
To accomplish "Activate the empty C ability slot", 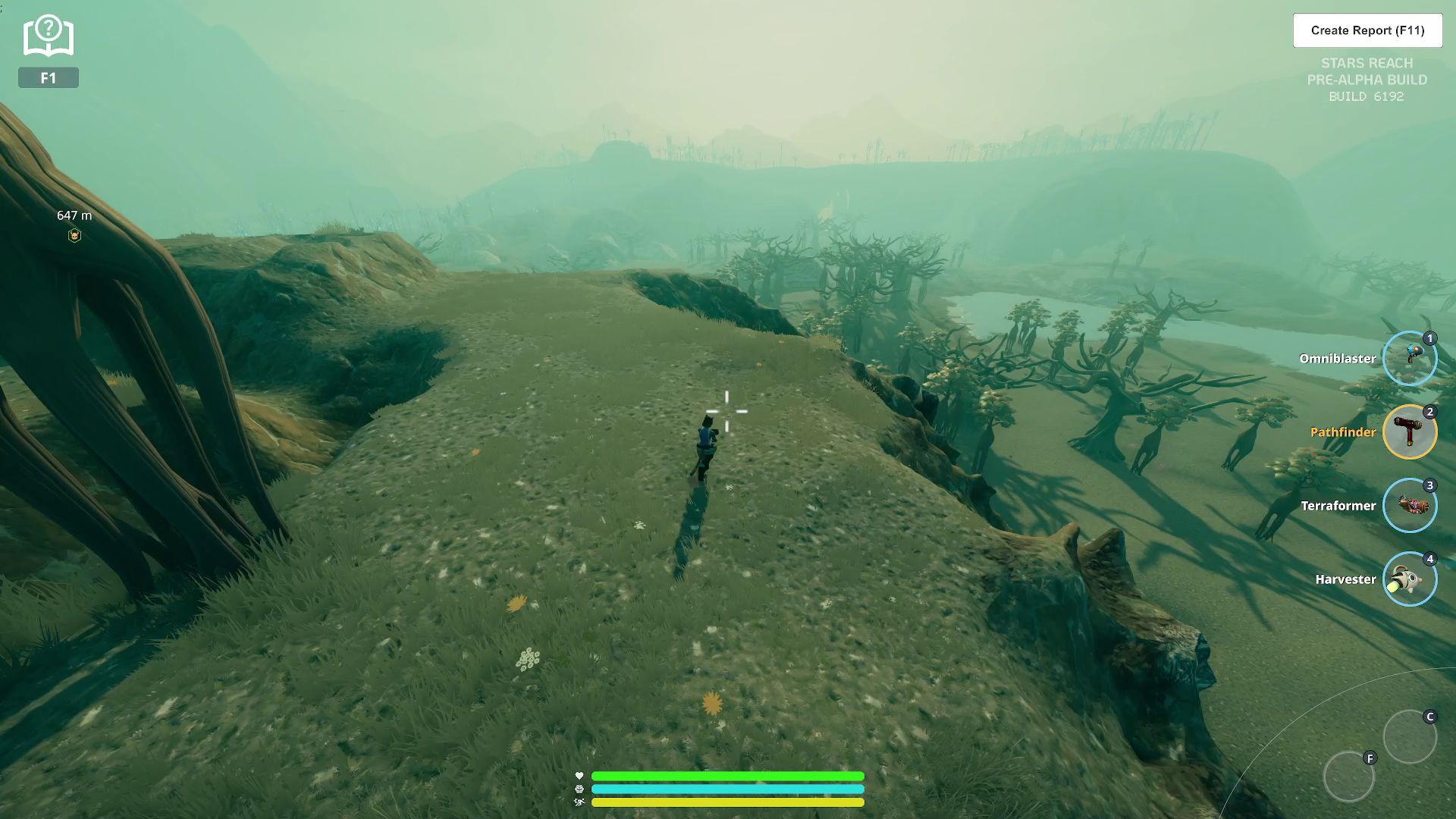I will click(x=1410, y=736).
